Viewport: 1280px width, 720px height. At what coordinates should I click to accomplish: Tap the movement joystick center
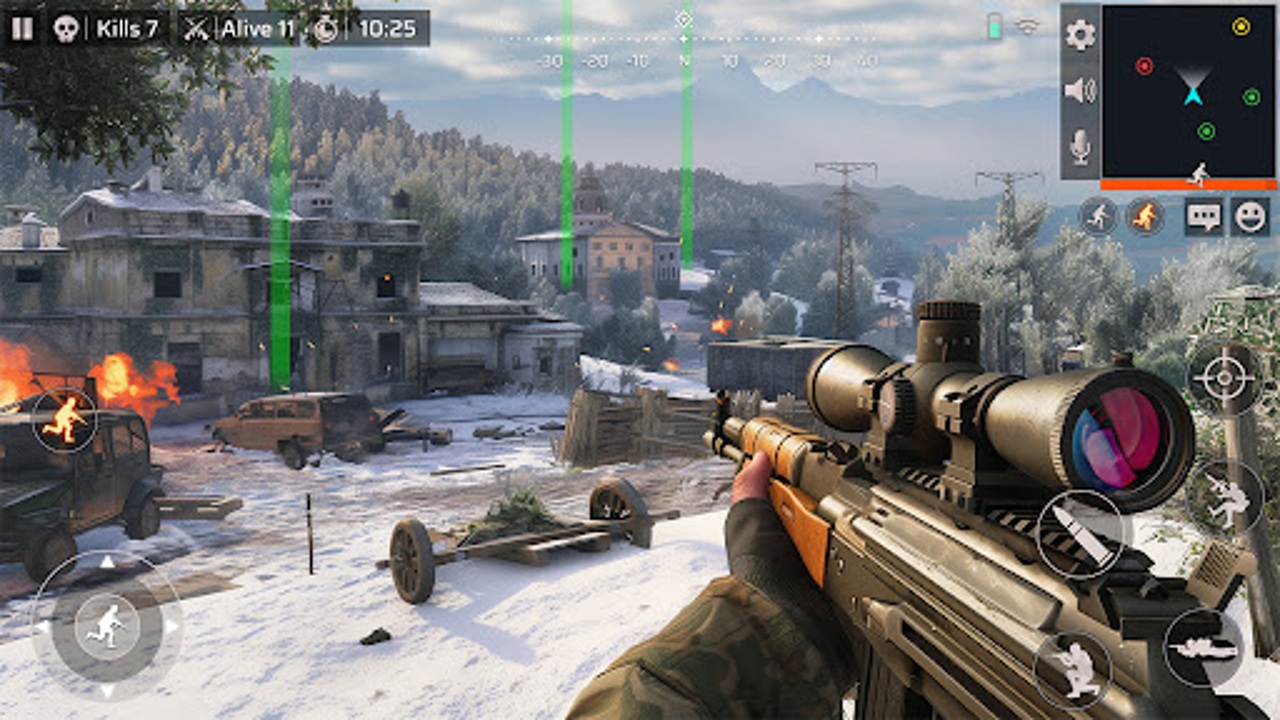pyautogui.click(x=106, y=627)
